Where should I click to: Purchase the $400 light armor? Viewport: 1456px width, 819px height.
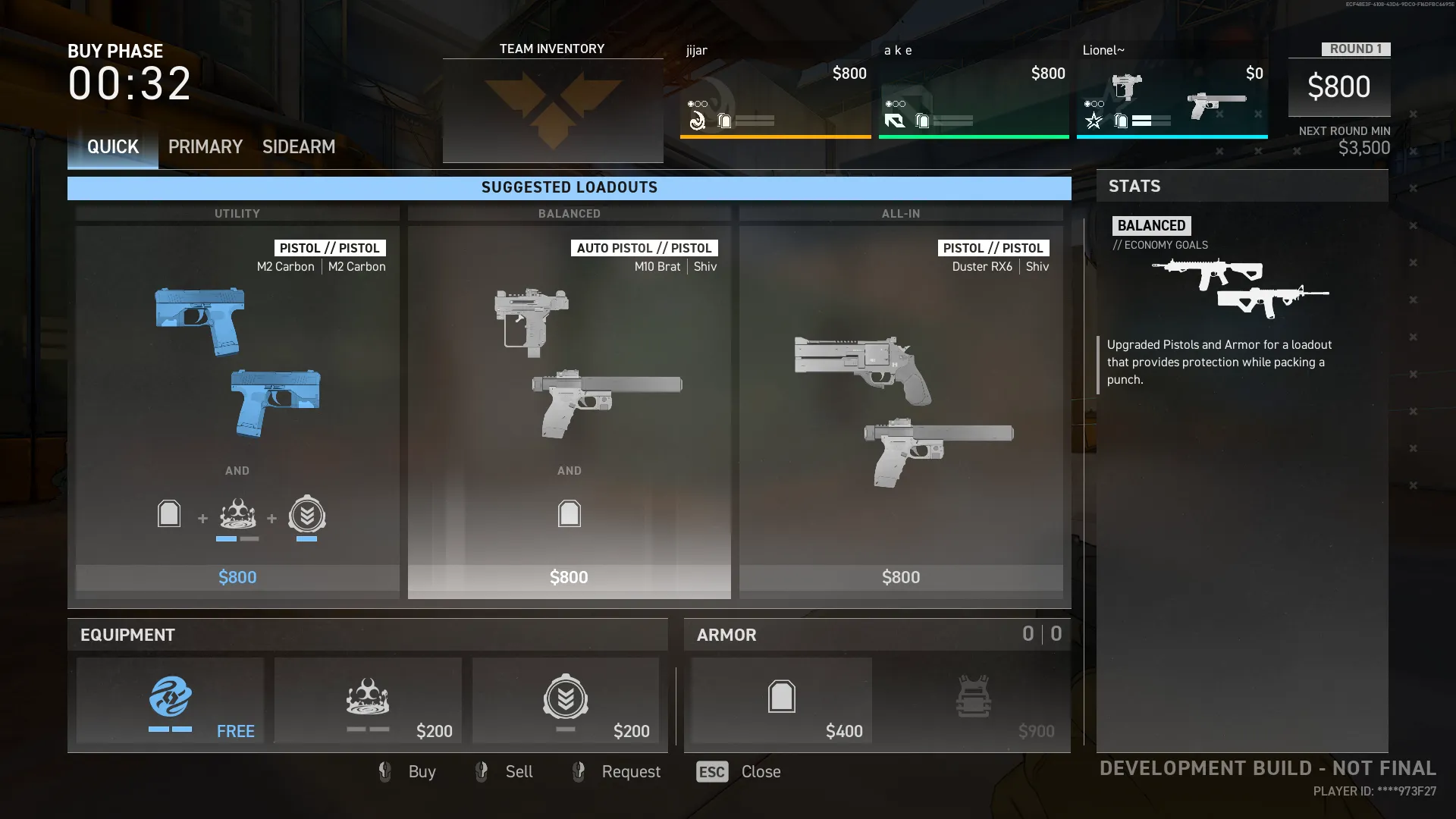(x=782, y=701)
